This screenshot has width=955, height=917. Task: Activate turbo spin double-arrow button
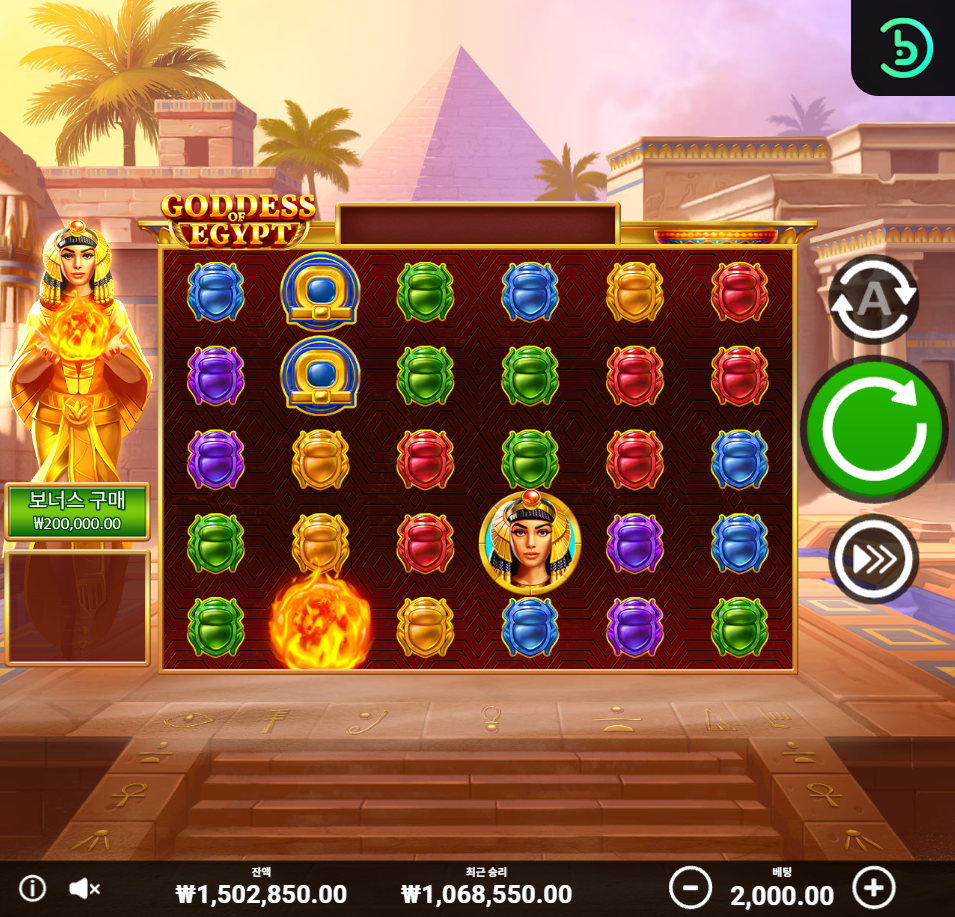(873, 559)
